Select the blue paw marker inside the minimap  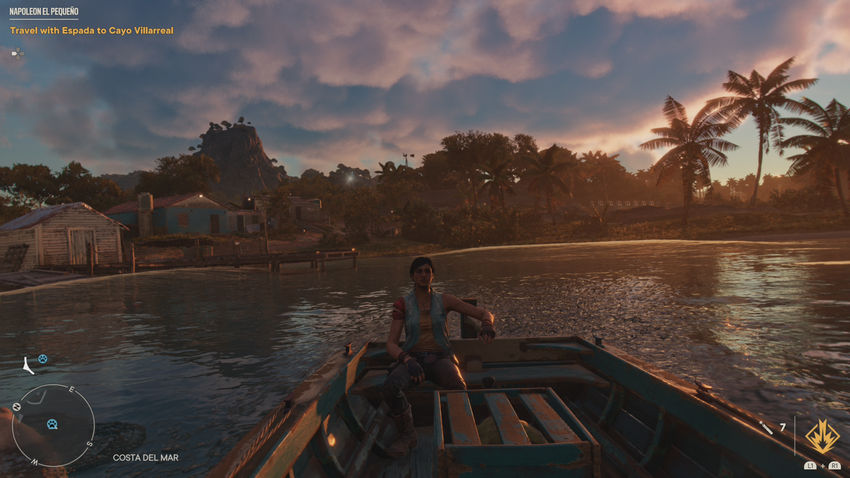[x=52, y=424]
